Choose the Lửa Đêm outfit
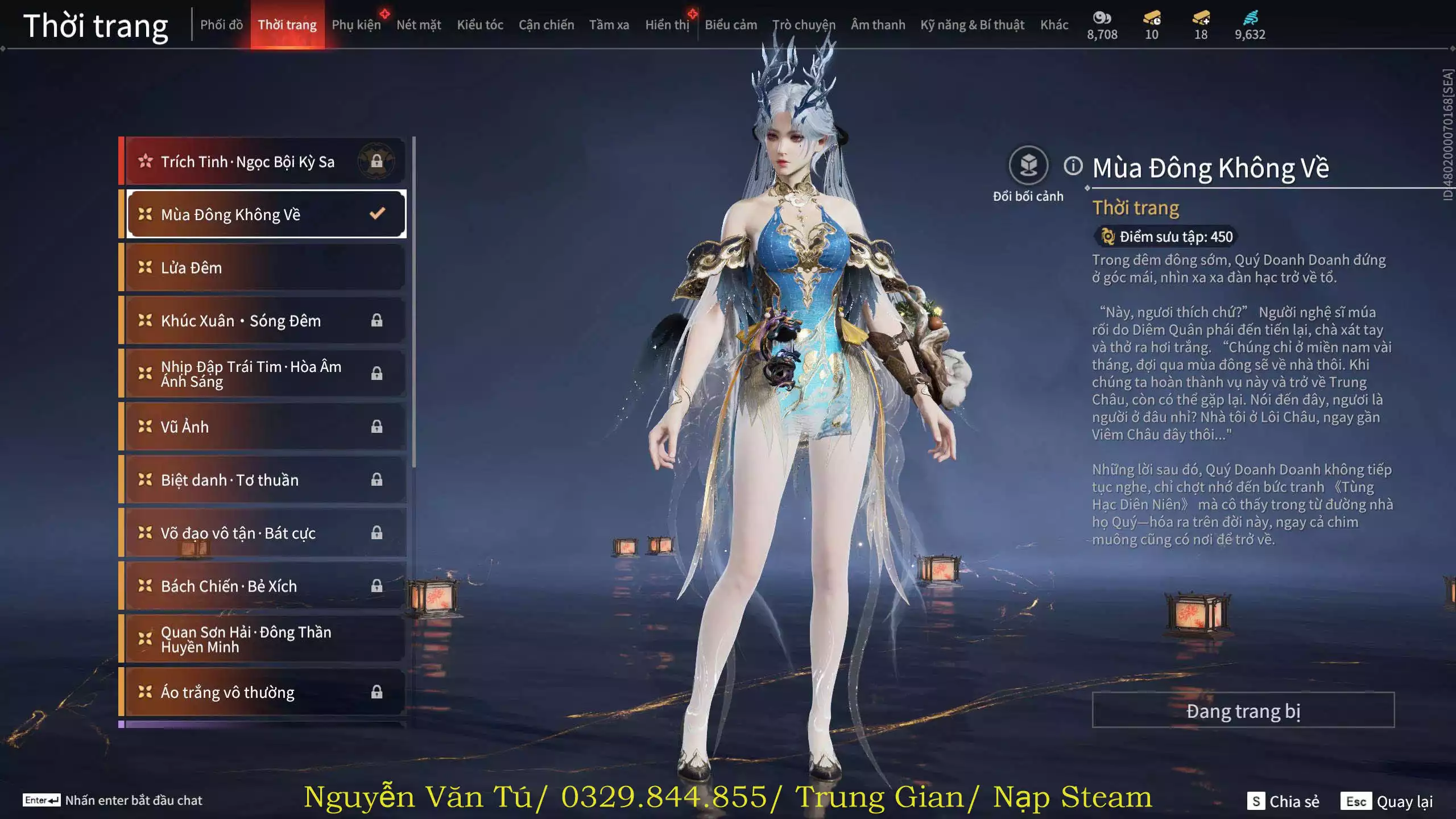This screenshot has height=819, width=1456. [264, 267]
